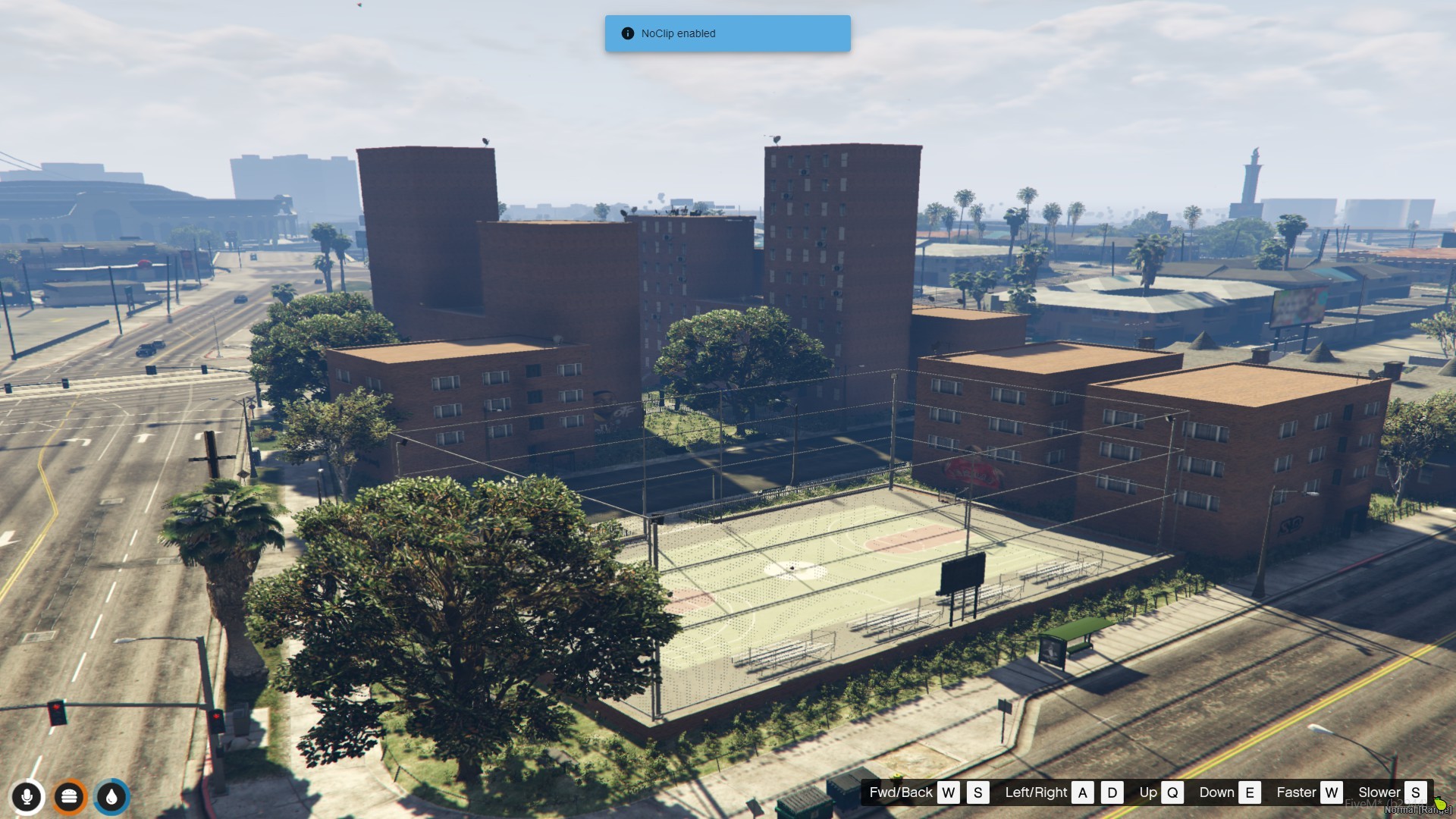
Task: Toggle talking using the white voice ring
Action: tap(27, 780)
